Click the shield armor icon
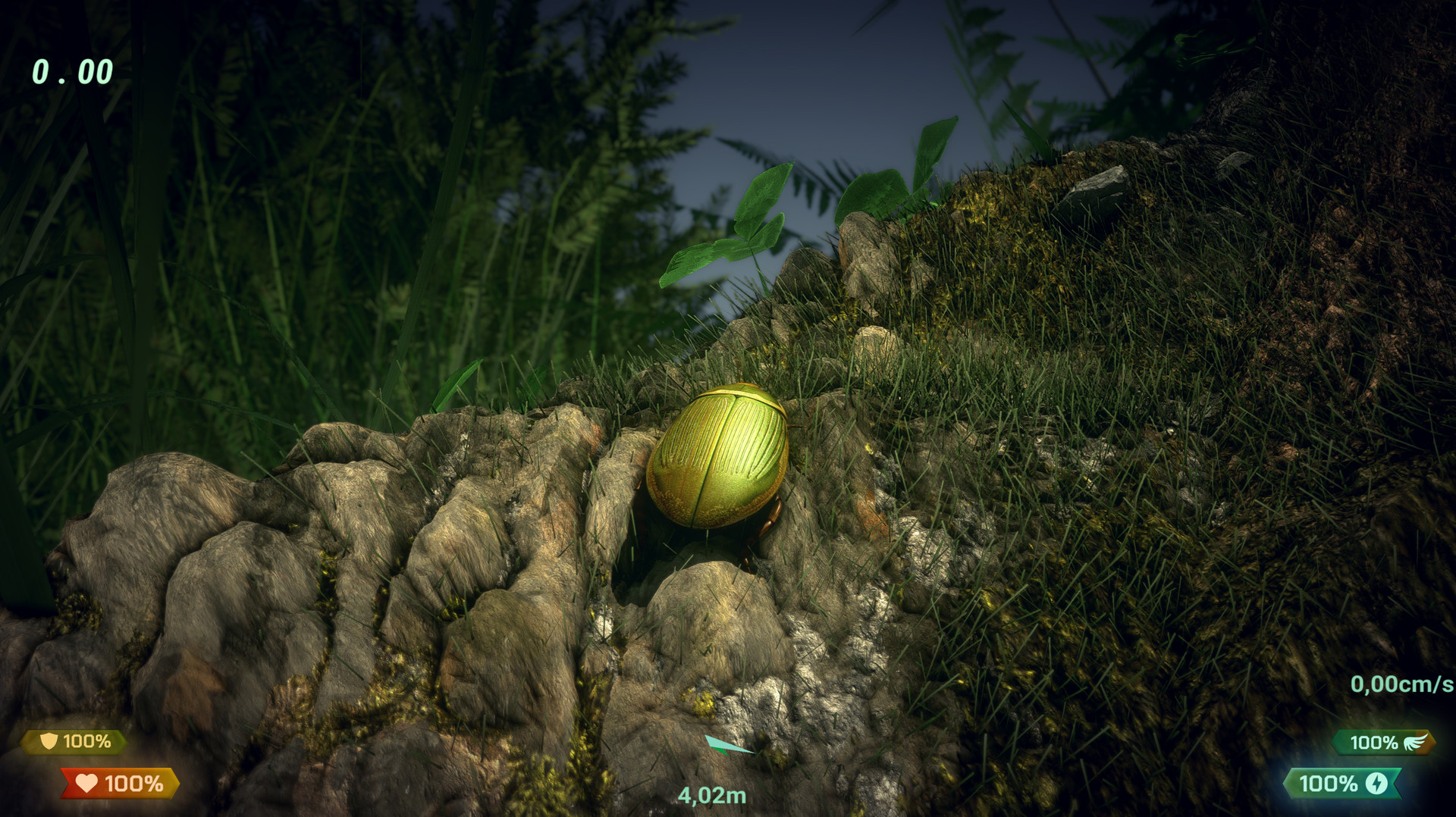Viewport: 1456px width, 817px height. [48, 740]
